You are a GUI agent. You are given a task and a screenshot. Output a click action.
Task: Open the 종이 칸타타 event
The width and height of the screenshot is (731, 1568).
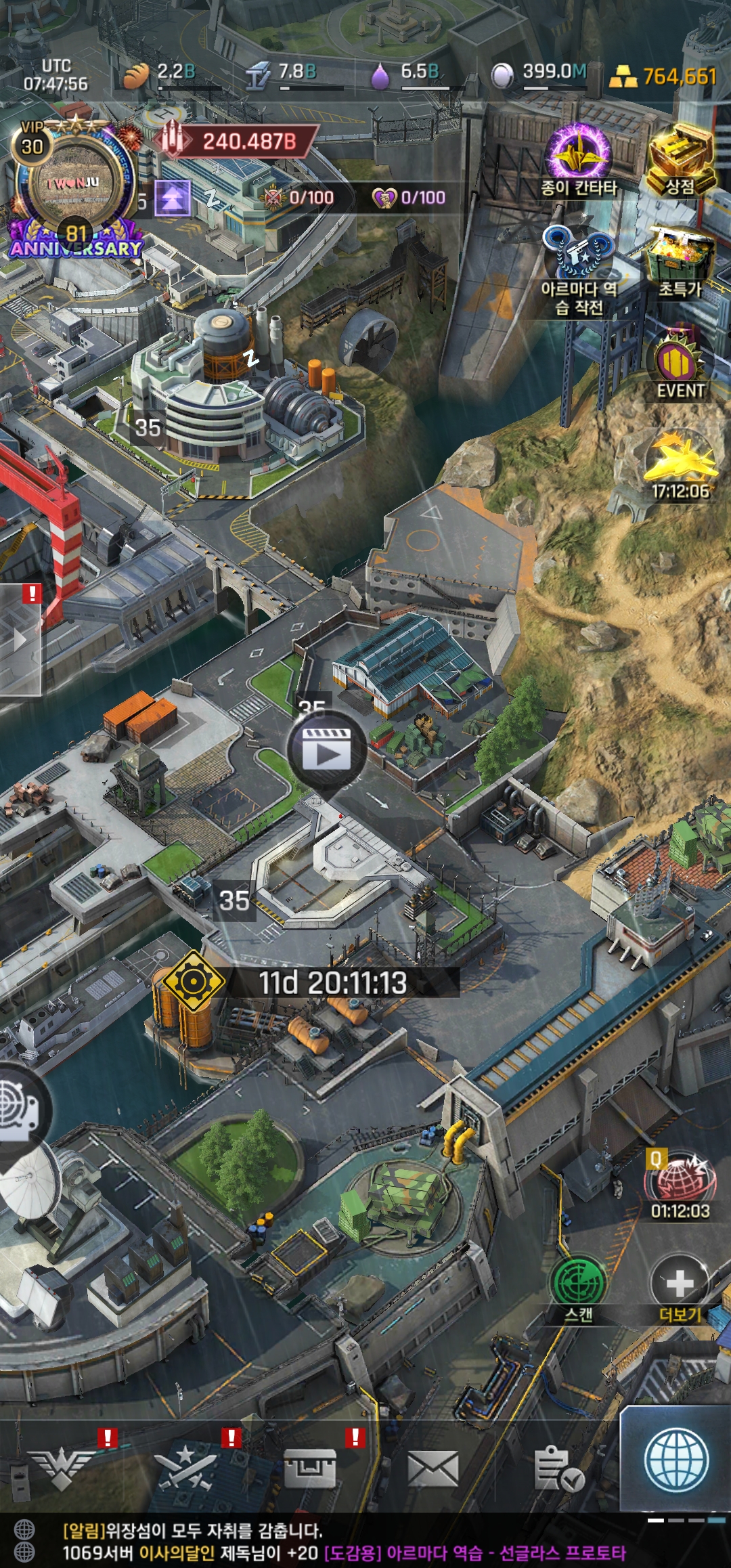pos(579,160)
